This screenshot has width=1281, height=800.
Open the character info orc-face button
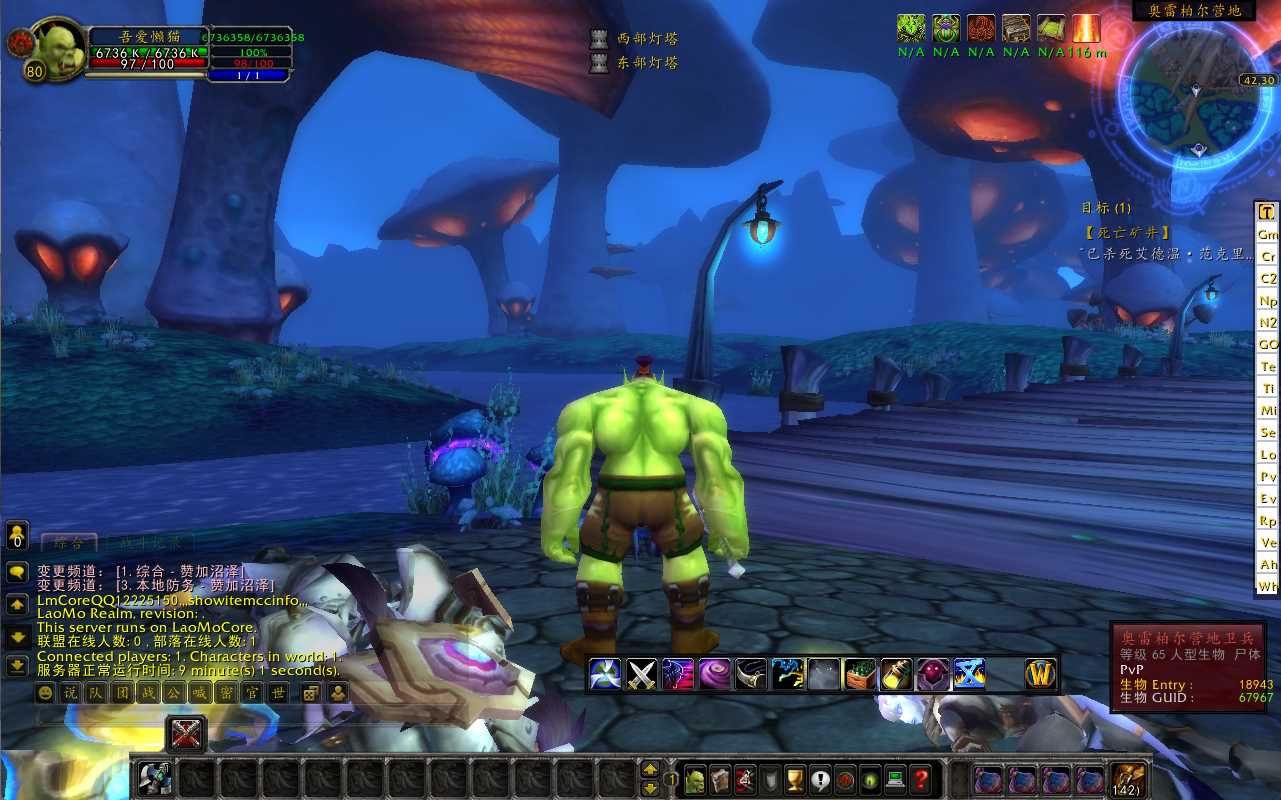[x=694, y=779]
